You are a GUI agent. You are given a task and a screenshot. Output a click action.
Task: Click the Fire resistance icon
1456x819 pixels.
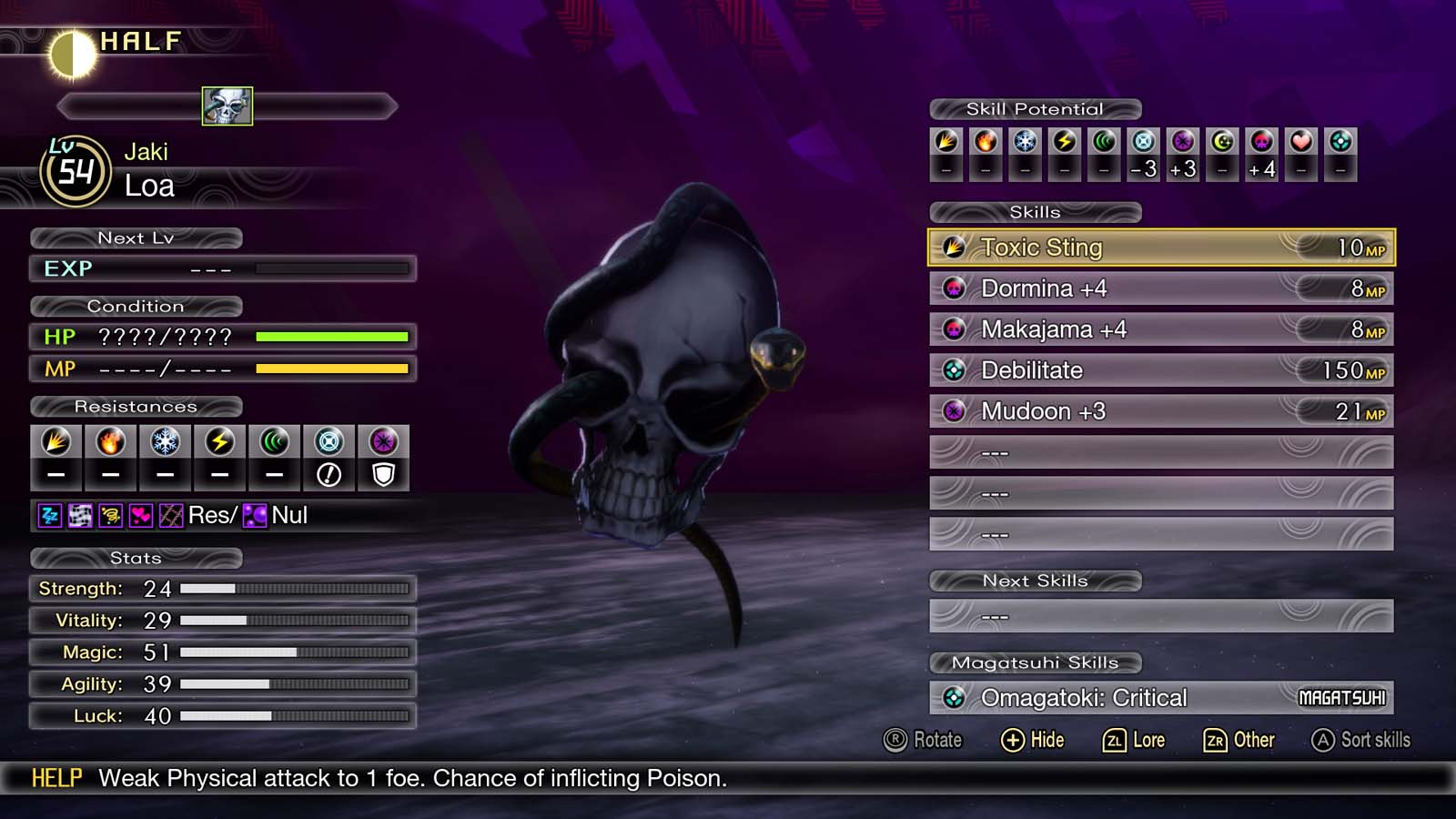click(x=110, y=443)
